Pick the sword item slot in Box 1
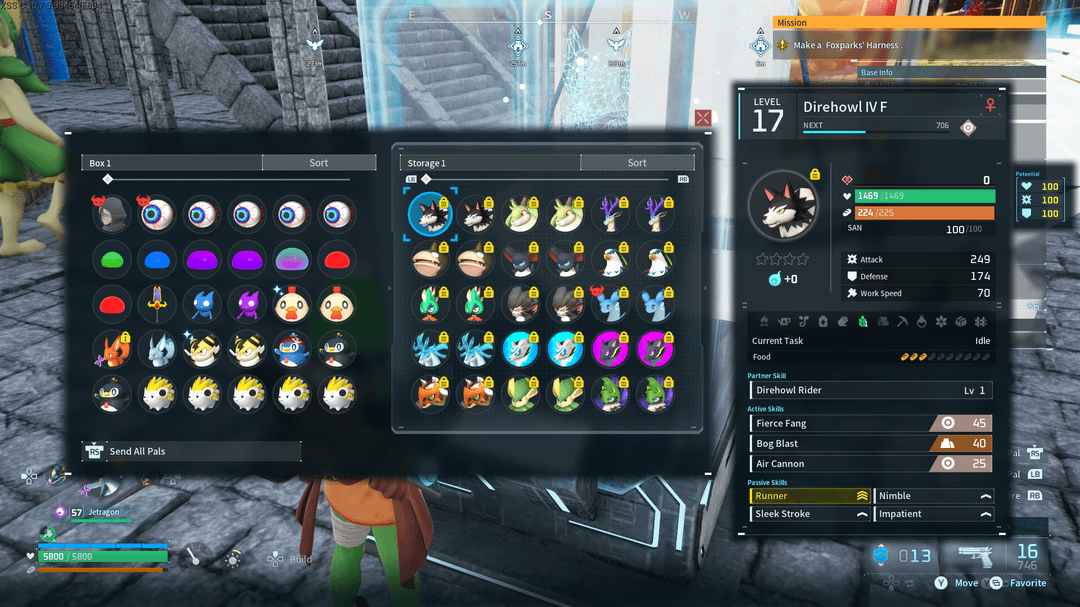1080x607 pixels. click(158, 304)
